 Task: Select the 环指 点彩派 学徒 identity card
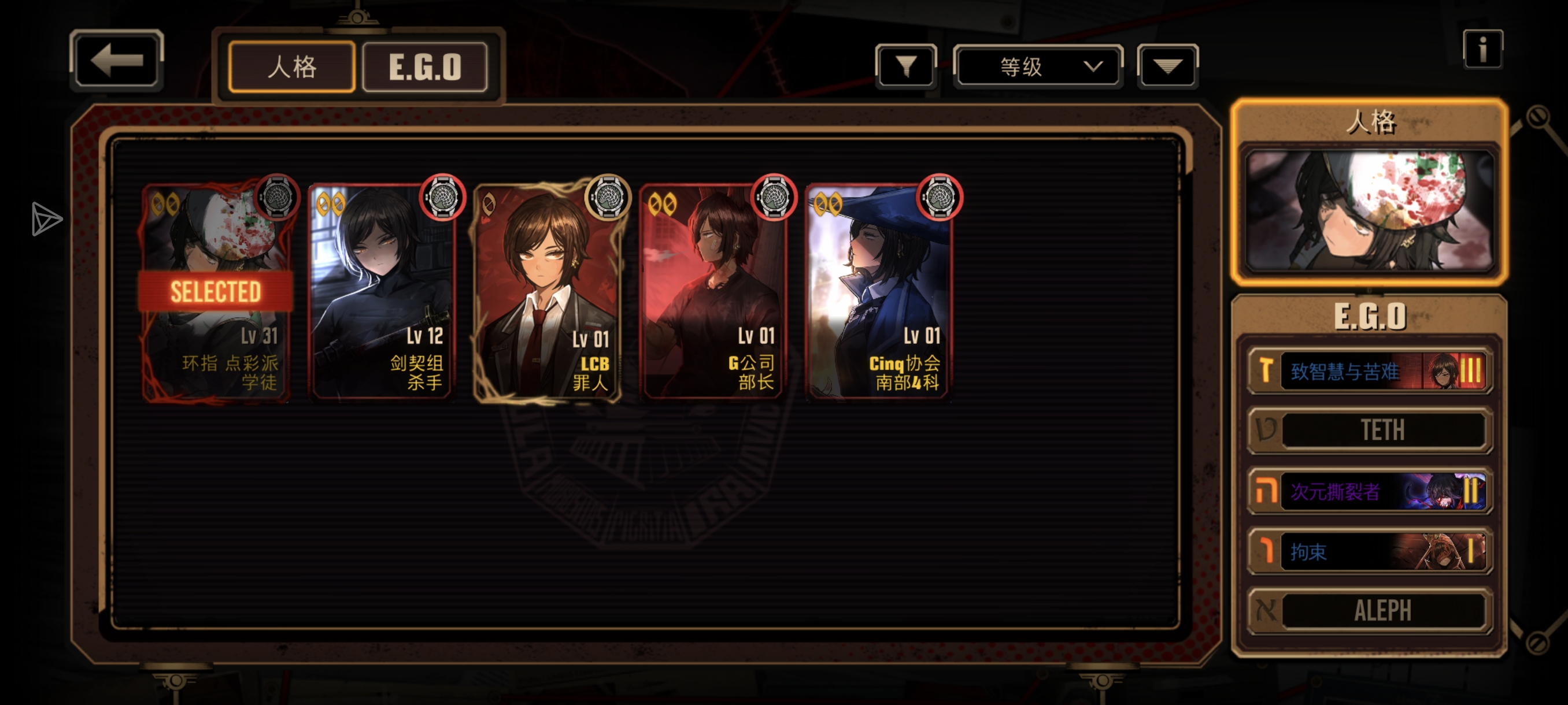[216, 292]
